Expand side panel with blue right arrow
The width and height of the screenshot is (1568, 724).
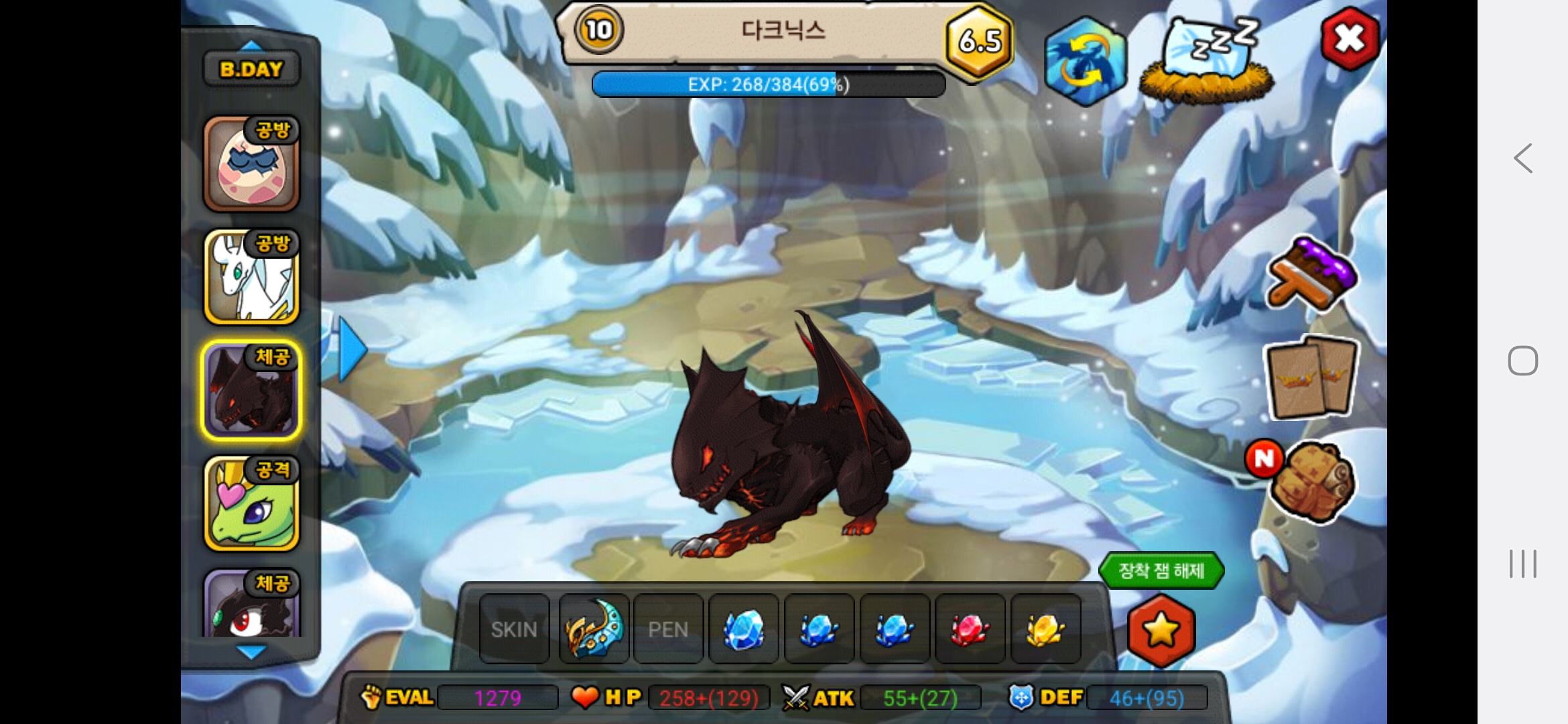click(x=352, y=349)
